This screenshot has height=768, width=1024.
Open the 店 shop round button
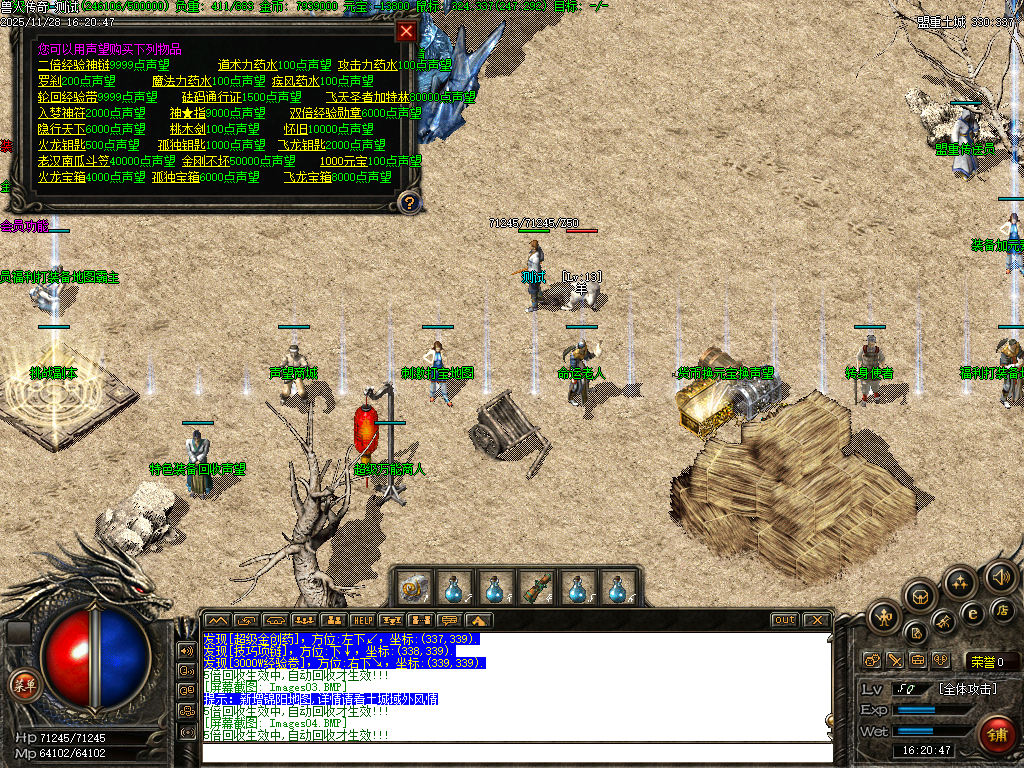1002,609
